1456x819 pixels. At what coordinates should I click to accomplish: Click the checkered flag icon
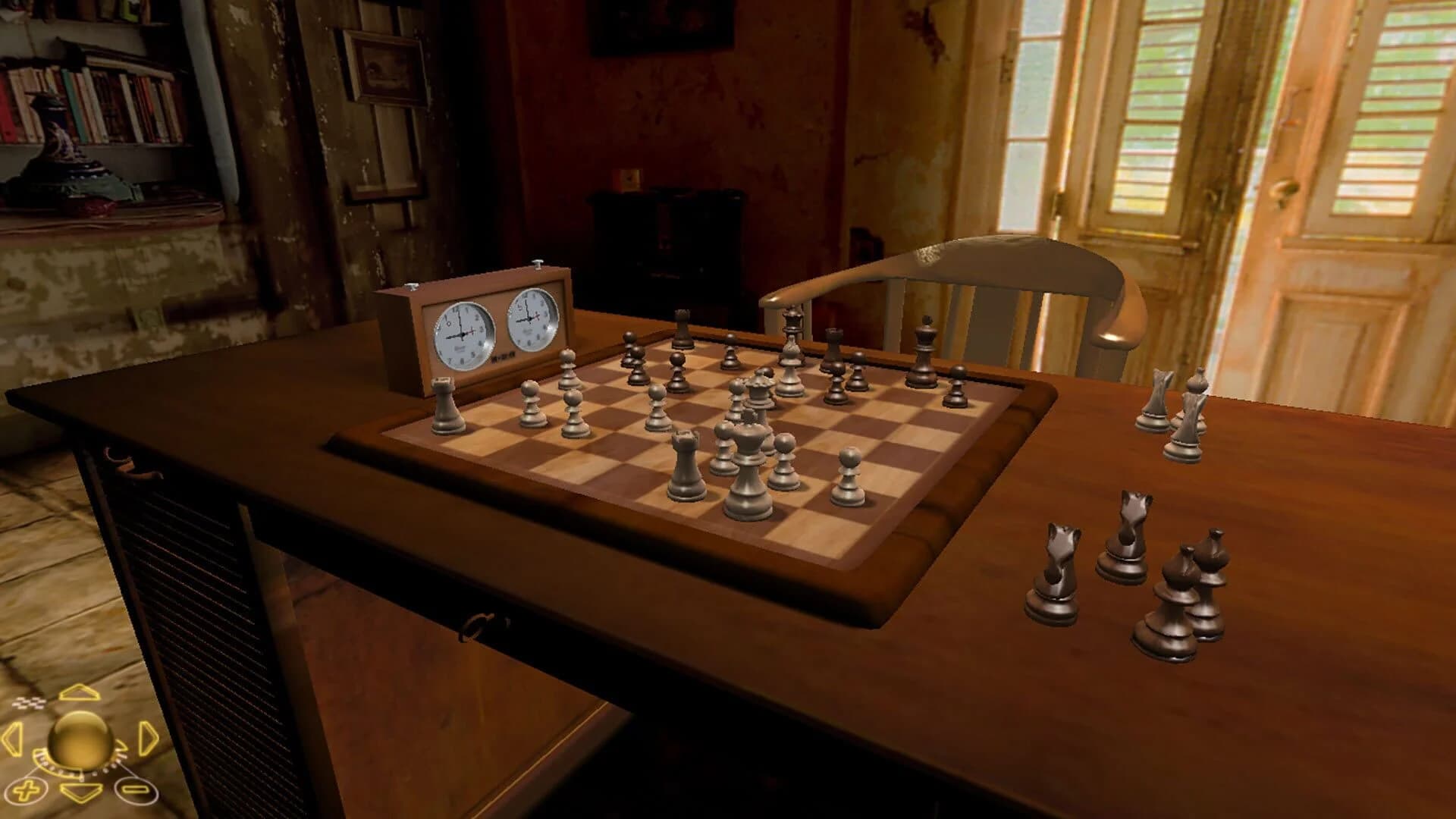[x=29, y=703]
